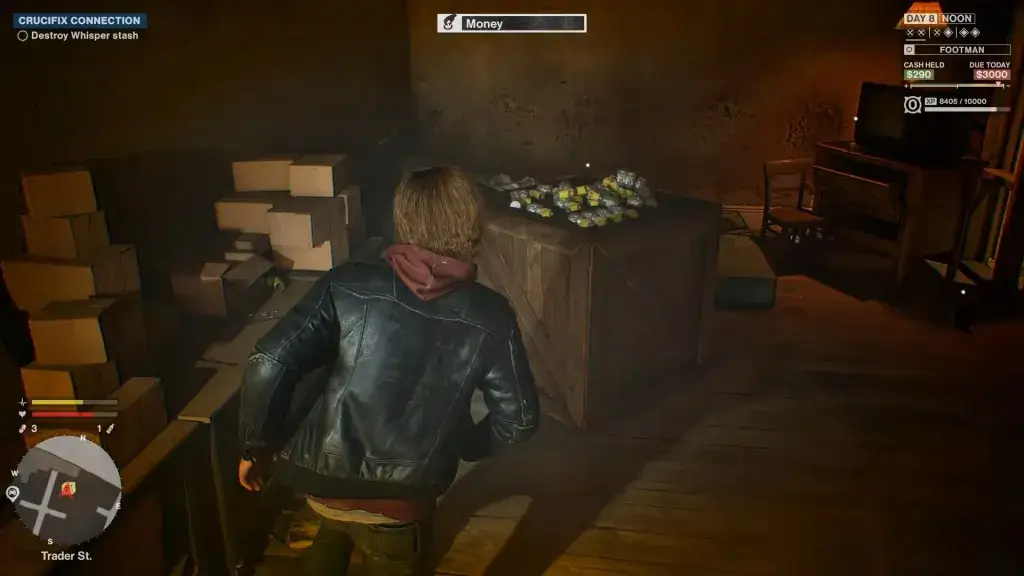This screenshot has width=1024, height=576.
Task: Select the car pin marker beside the minimap
Action: (x=13, y=493)
